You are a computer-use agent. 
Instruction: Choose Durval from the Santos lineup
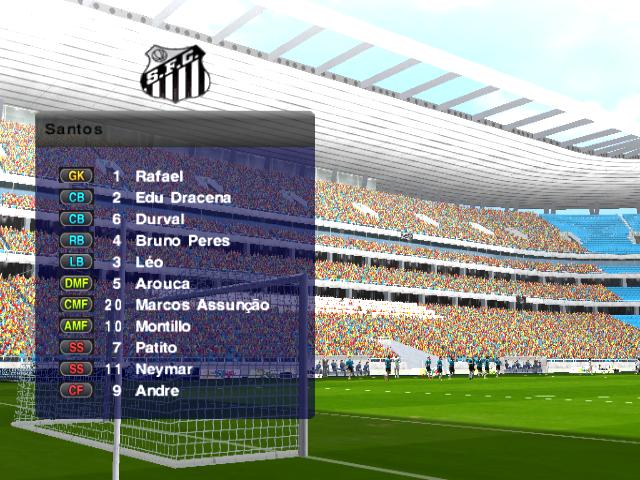pyautogui.click(x=160, y=219)
